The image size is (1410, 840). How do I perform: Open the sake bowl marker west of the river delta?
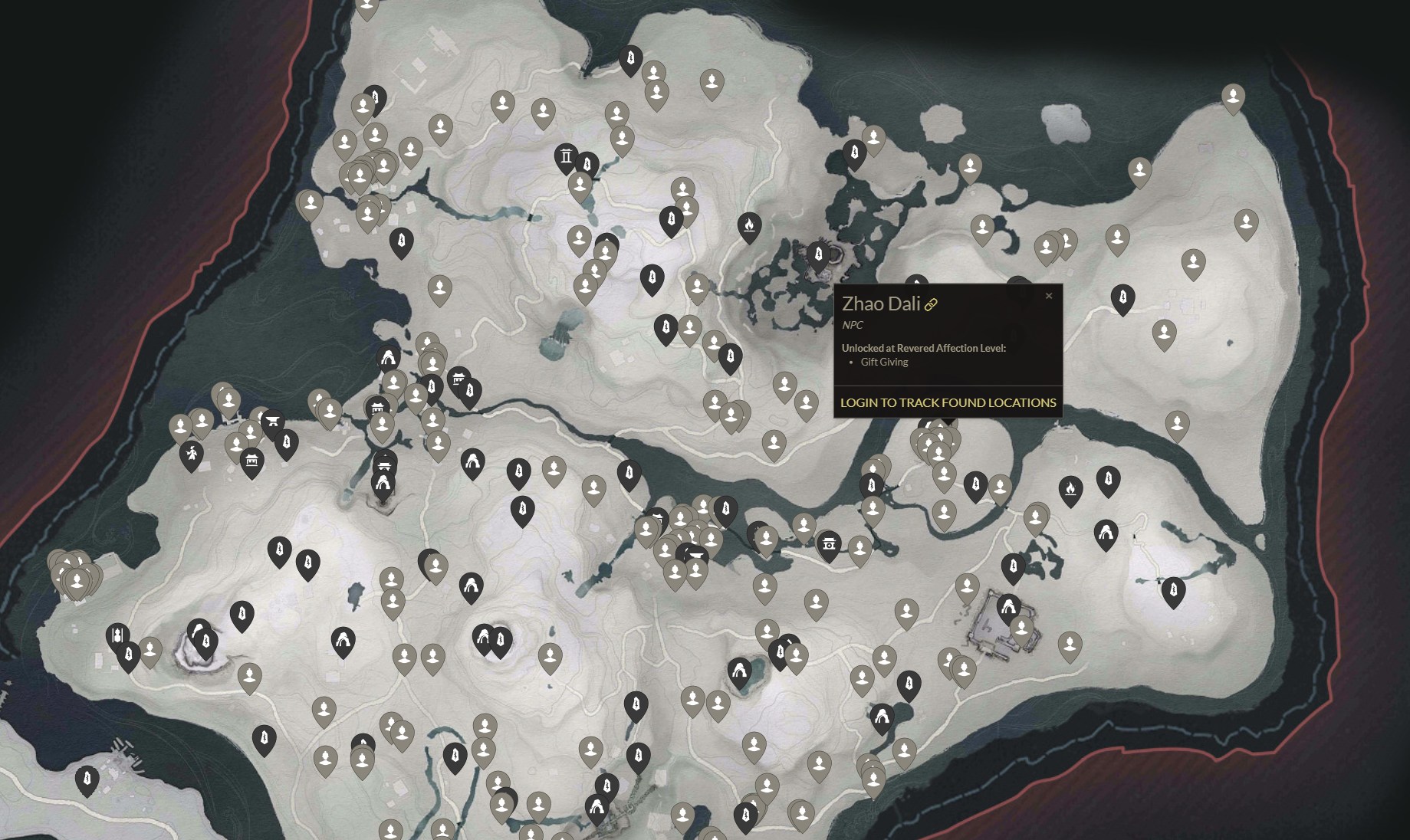[696, 555]
